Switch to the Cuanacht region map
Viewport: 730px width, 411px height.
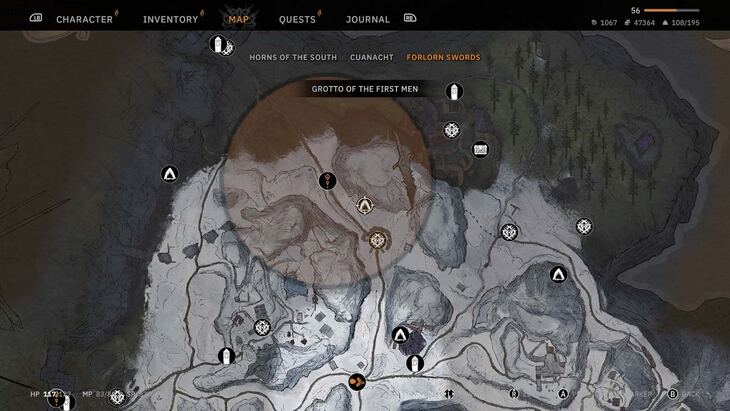click(x=372, y=57)
